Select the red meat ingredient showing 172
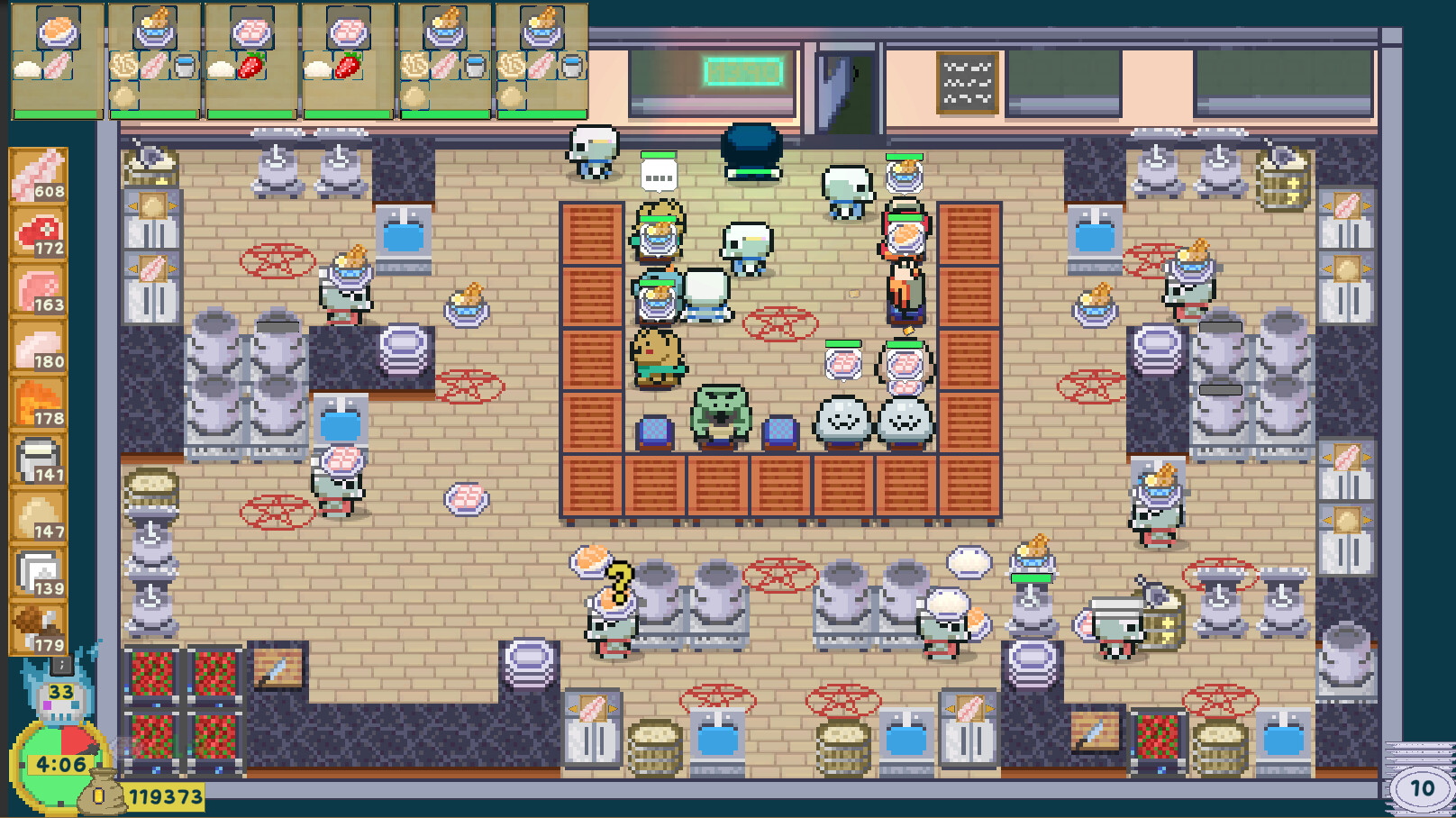The width and height of the screenshot is (1456, 818). coord(38,232)
